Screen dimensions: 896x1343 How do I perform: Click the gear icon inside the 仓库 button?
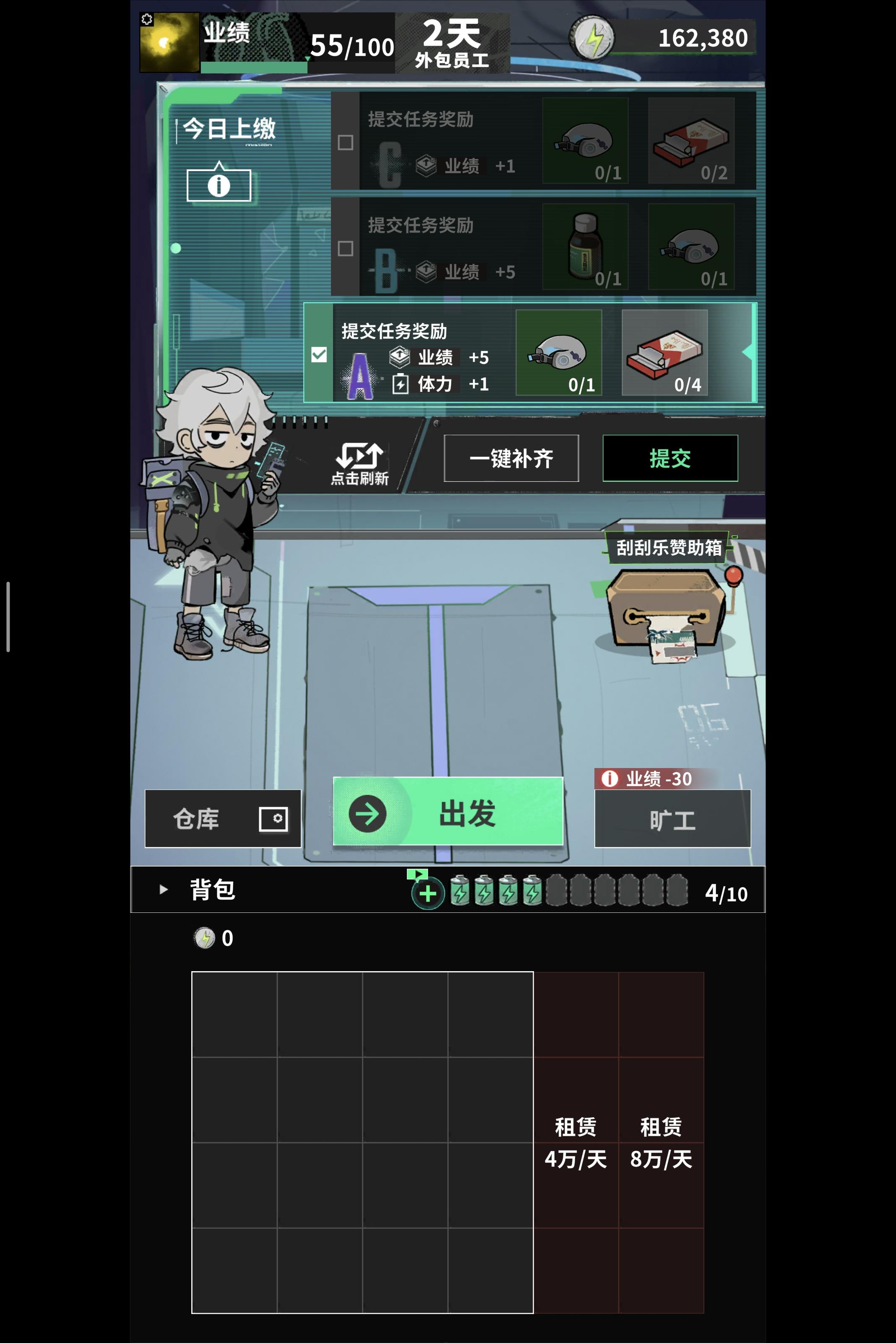[278, 819]
